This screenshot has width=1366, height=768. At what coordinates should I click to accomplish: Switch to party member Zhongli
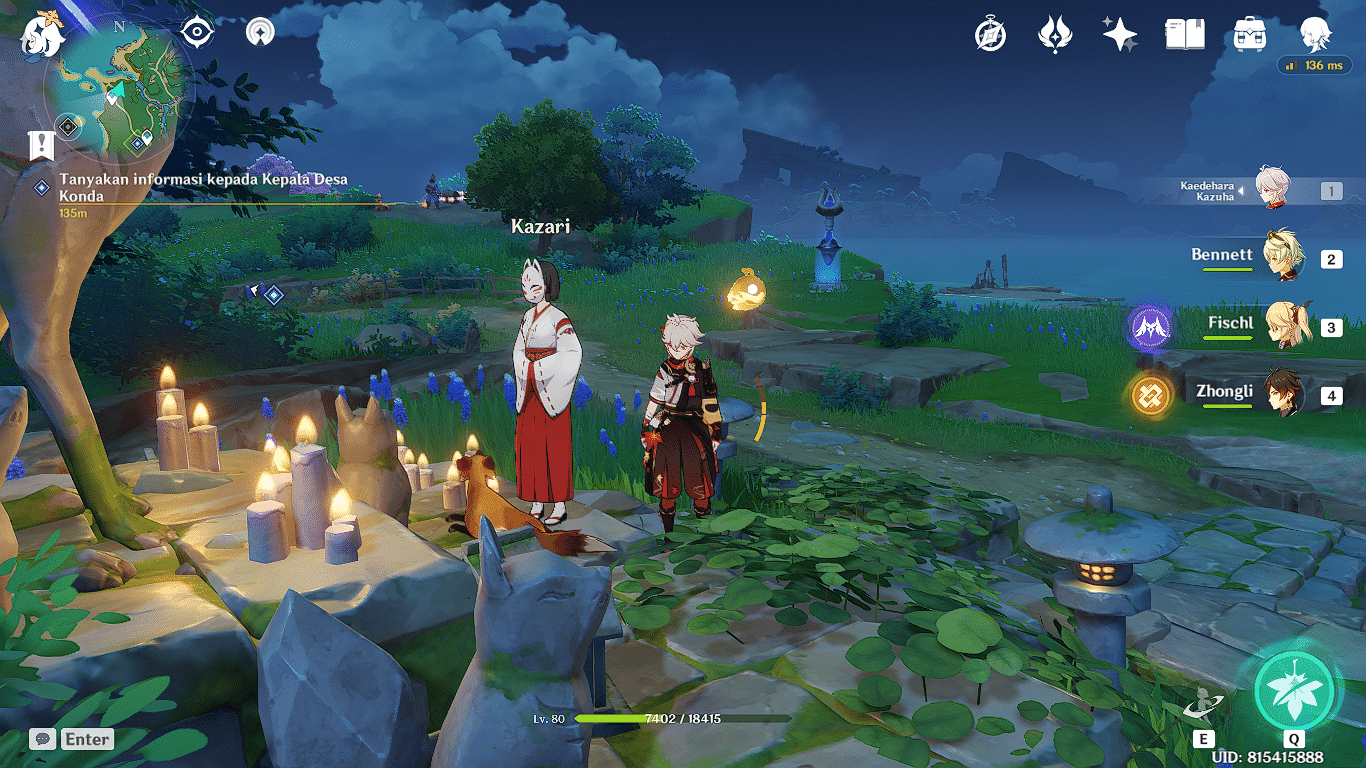pos(1280,394)
